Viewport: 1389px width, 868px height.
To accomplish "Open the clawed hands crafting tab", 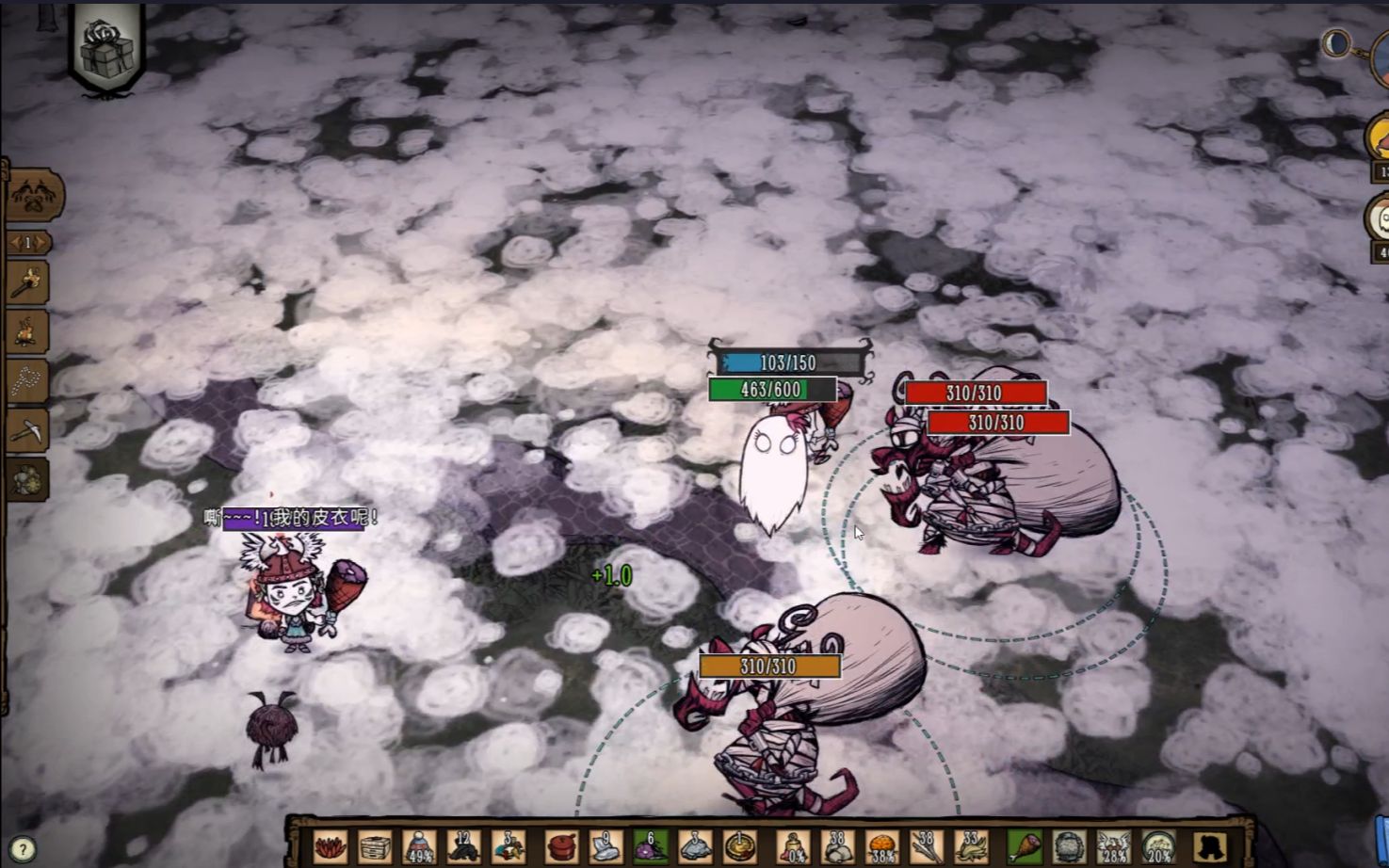I will click(35, 195).
